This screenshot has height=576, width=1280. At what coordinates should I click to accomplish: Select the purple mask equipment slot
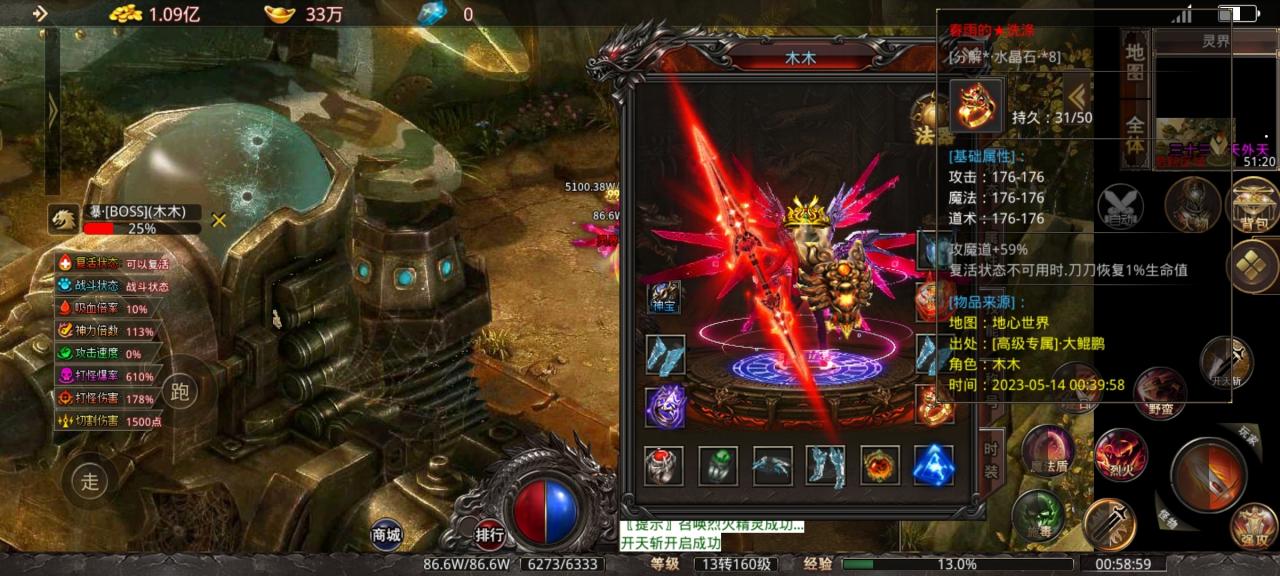coord(665,407)
